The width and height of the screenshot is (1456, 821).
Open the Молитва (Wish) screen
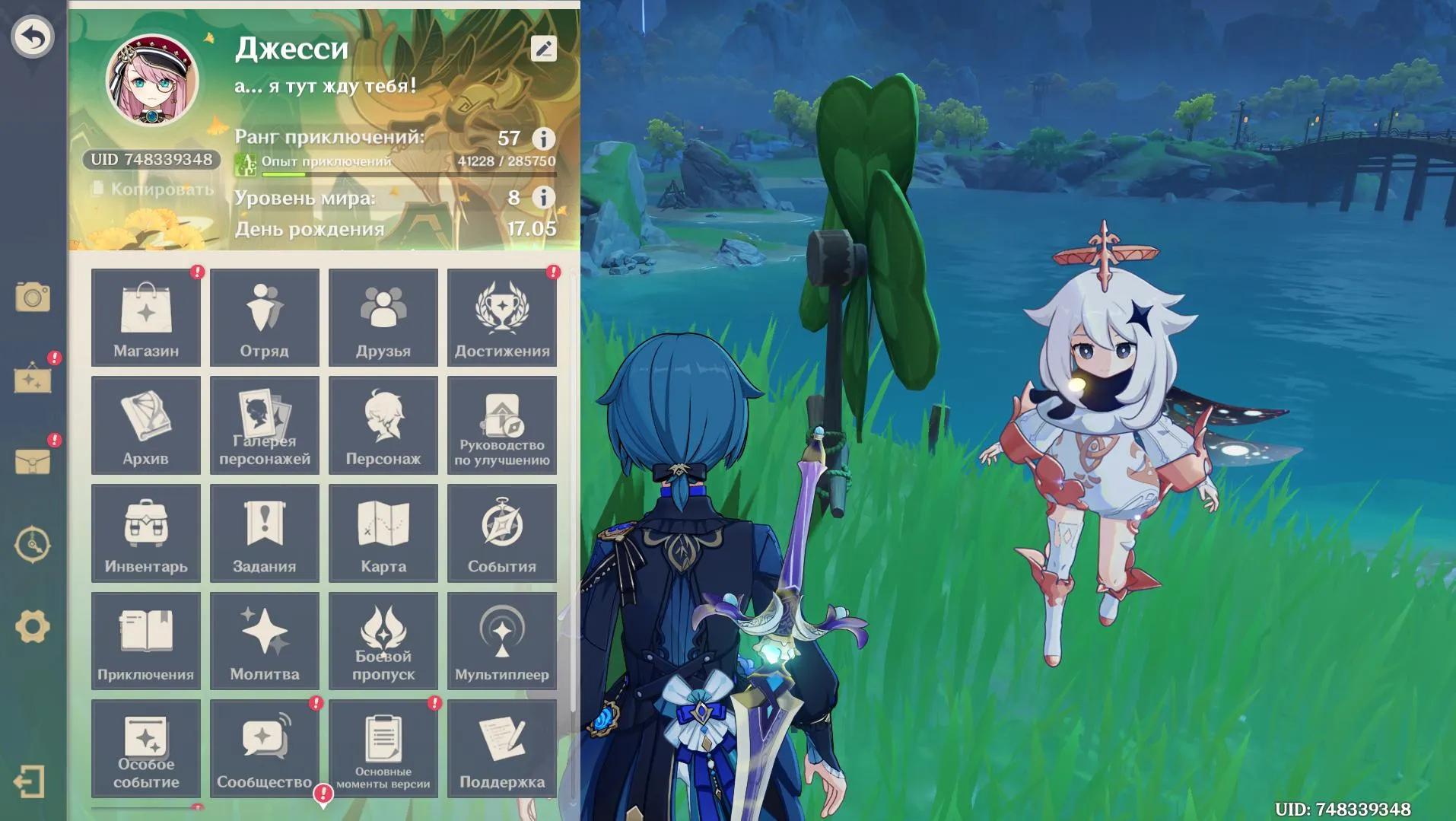coord(264,641)
